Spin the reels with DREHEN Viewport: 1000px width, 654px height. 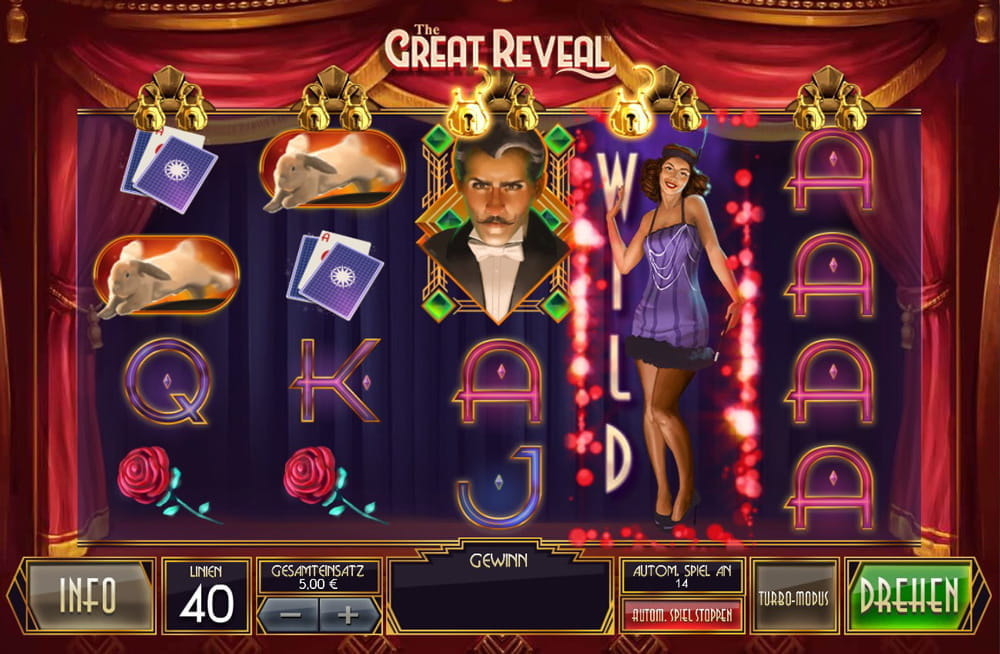(910, 596)
